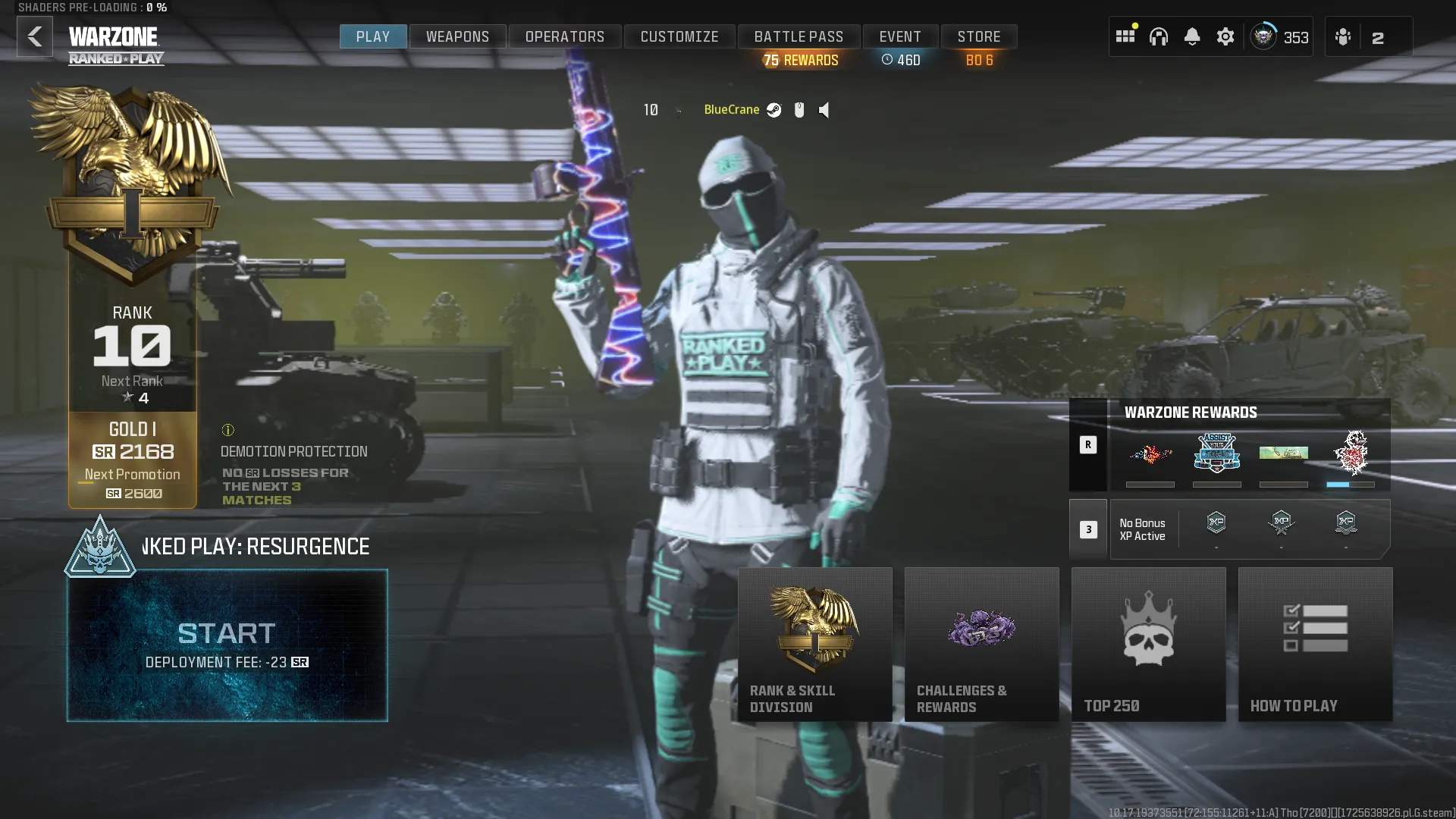Expand the Bonus XP tray
The image size is (1456, 819).
[1089, 529]
